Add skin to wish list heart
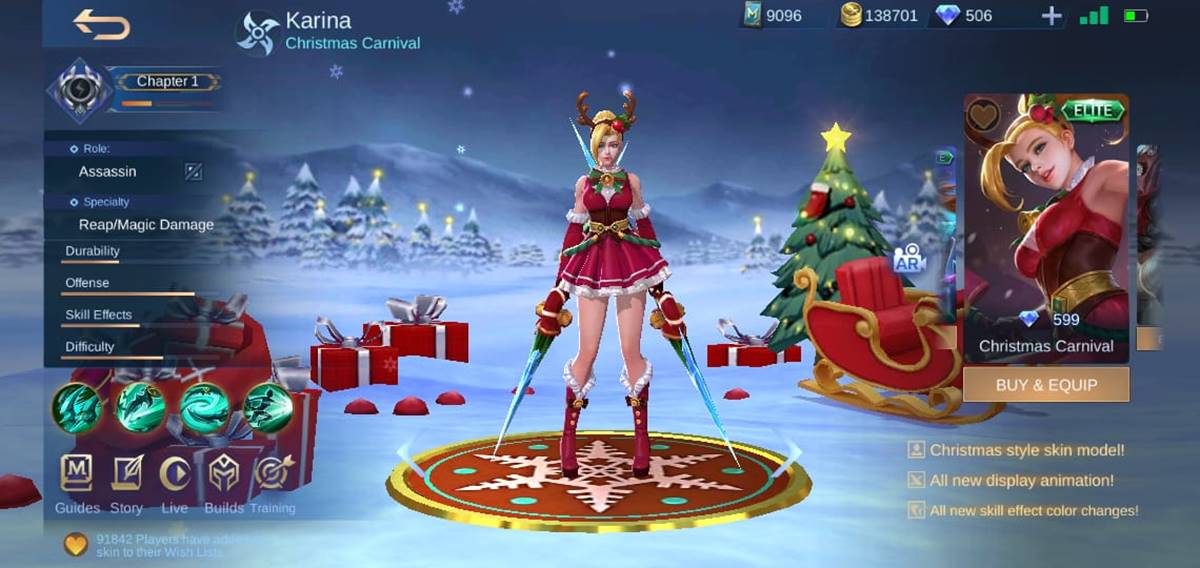The height and width of the screenshot is (568, 1200). [x=984, y=116]
